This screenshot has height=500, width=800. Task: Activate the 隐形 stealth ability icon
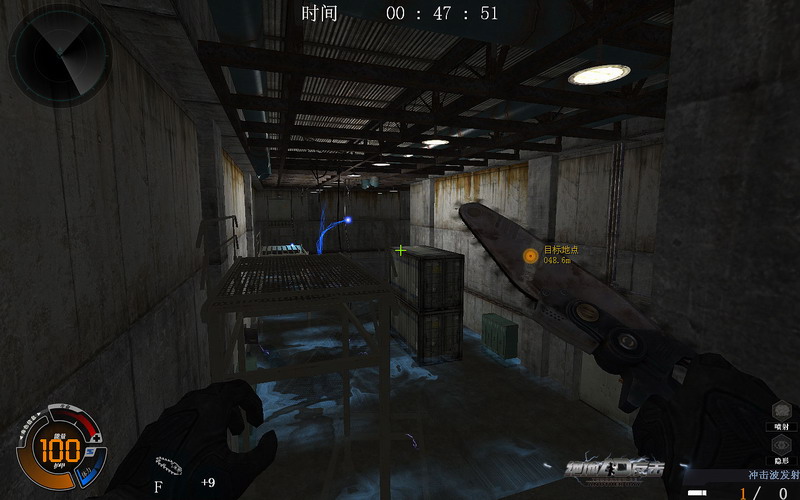(782, 446)
